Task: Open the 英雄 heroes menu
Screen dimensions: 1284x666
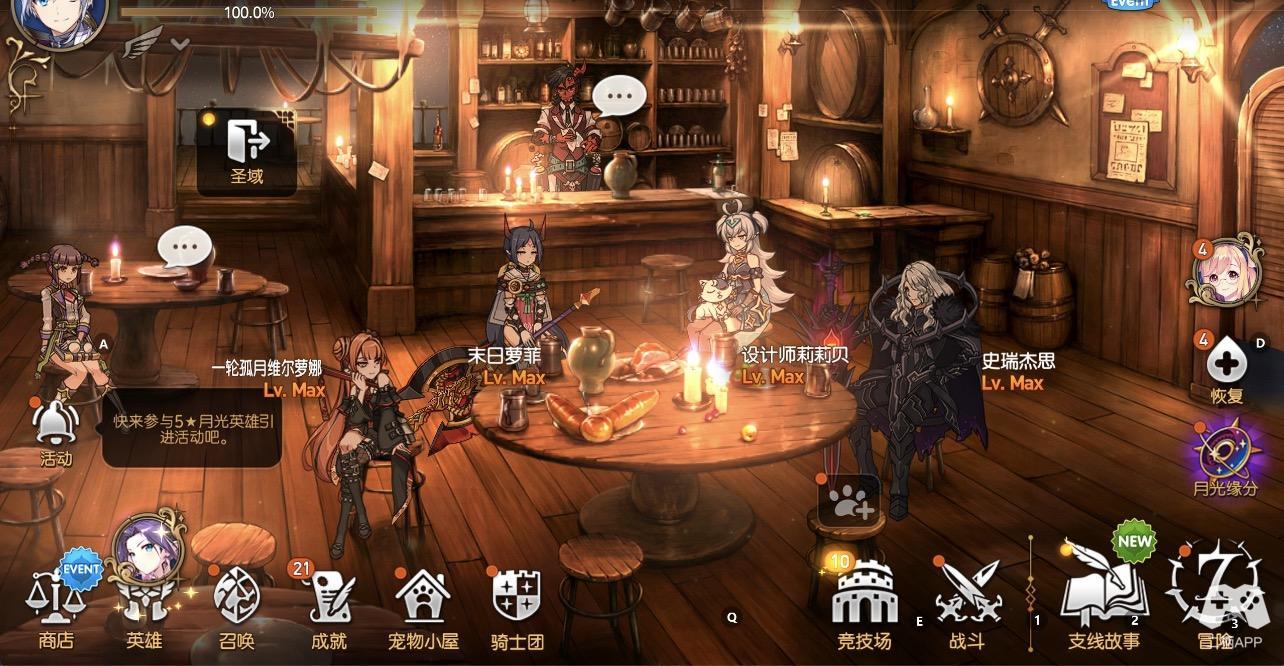Action: [144, 606]
